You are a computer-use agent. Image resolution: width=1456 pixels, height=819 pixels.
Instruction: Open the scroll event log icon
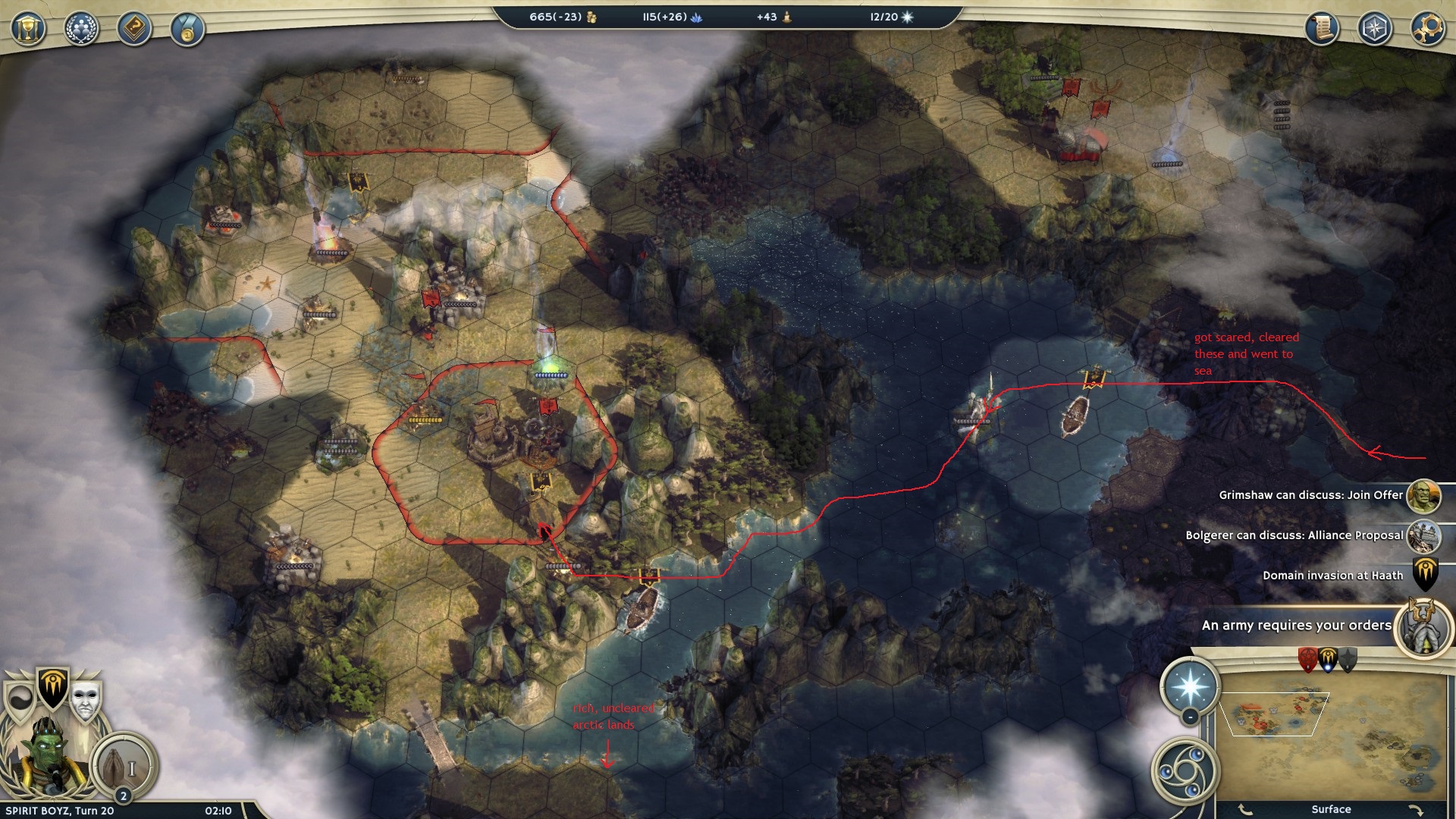point(1322,30)
